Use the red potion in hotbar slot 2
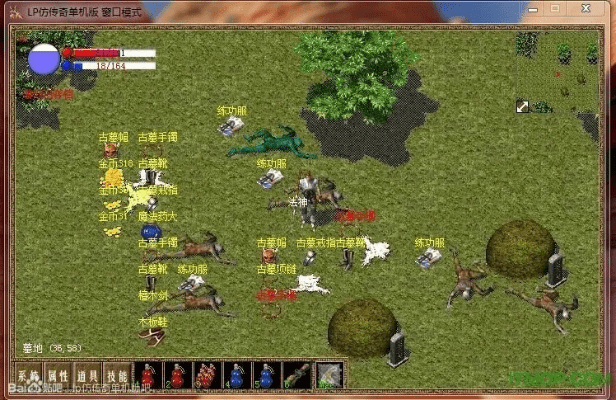 178,375
